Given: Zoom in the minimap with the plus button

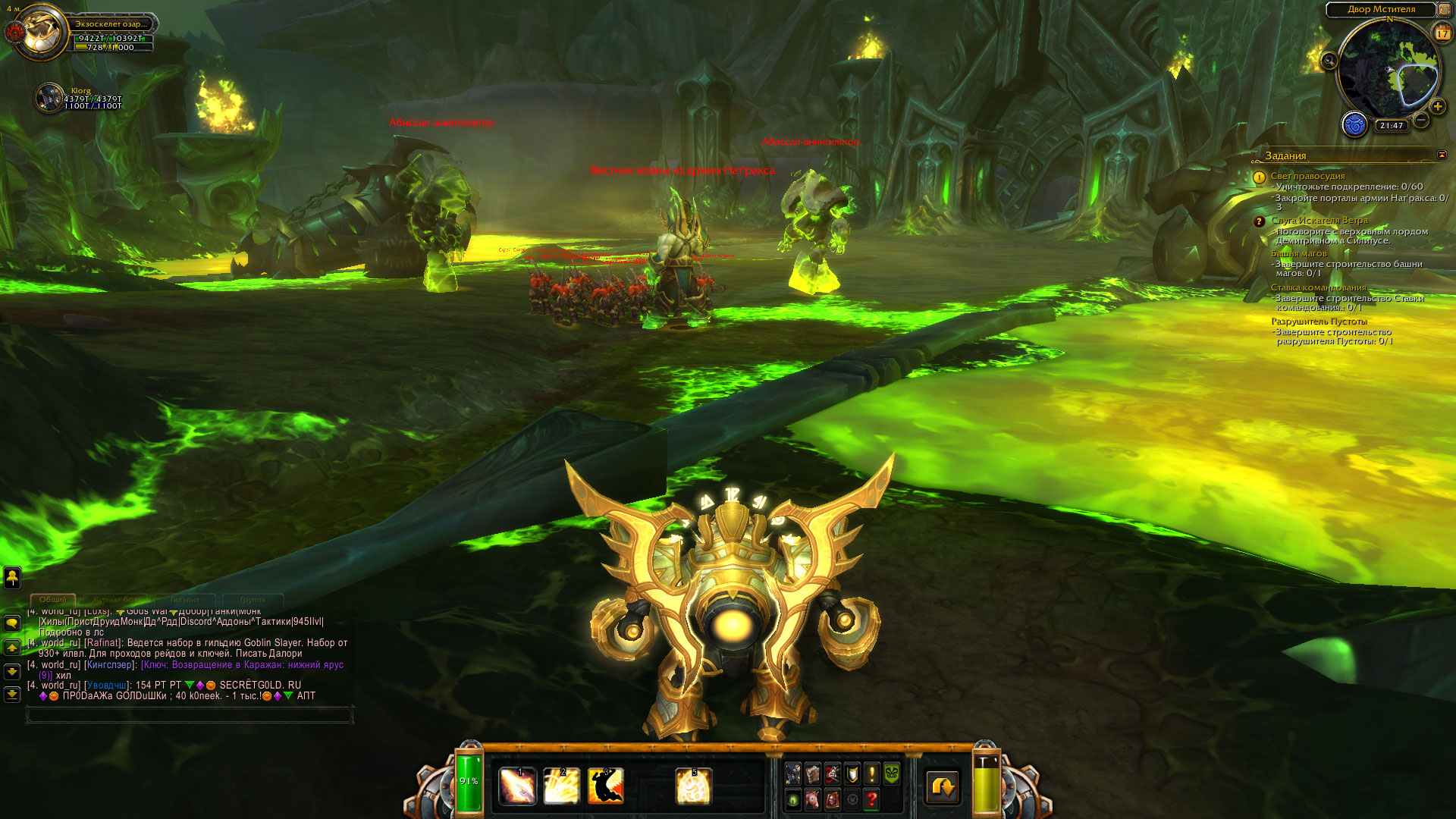Looking at the screenshot, I should click(1437, 107).
